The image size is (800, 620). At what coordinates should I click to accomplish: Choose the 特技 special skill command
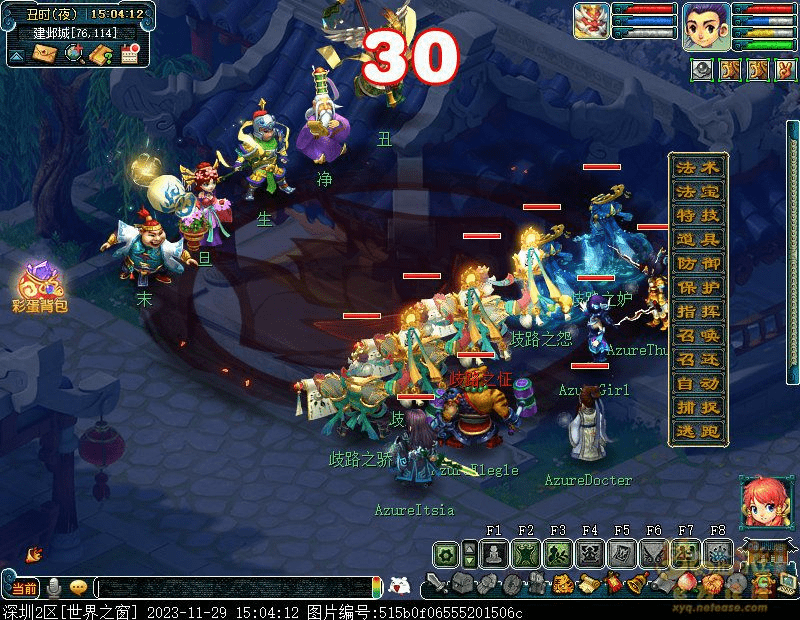698,215
